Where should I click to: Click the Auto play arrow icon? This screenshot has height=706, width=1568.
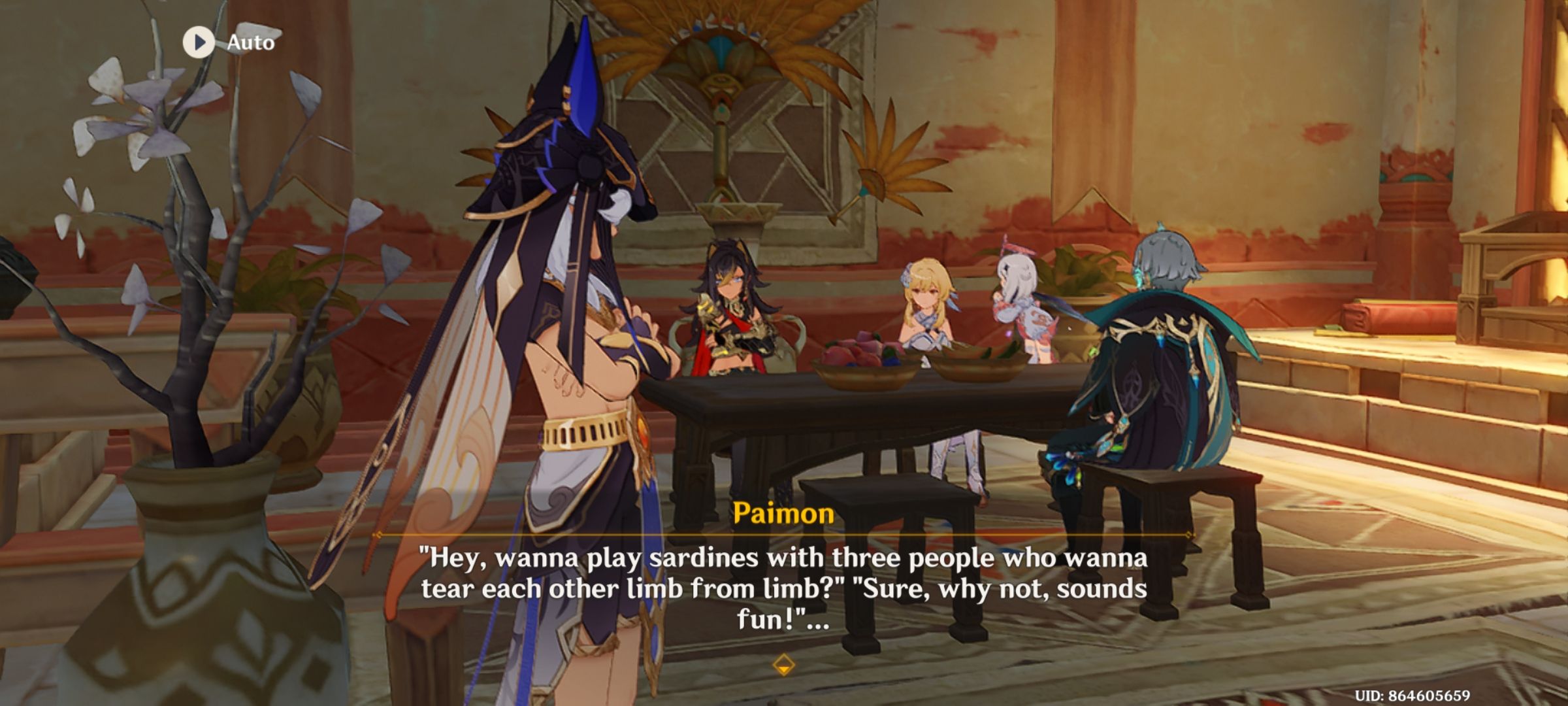point(199,43)
